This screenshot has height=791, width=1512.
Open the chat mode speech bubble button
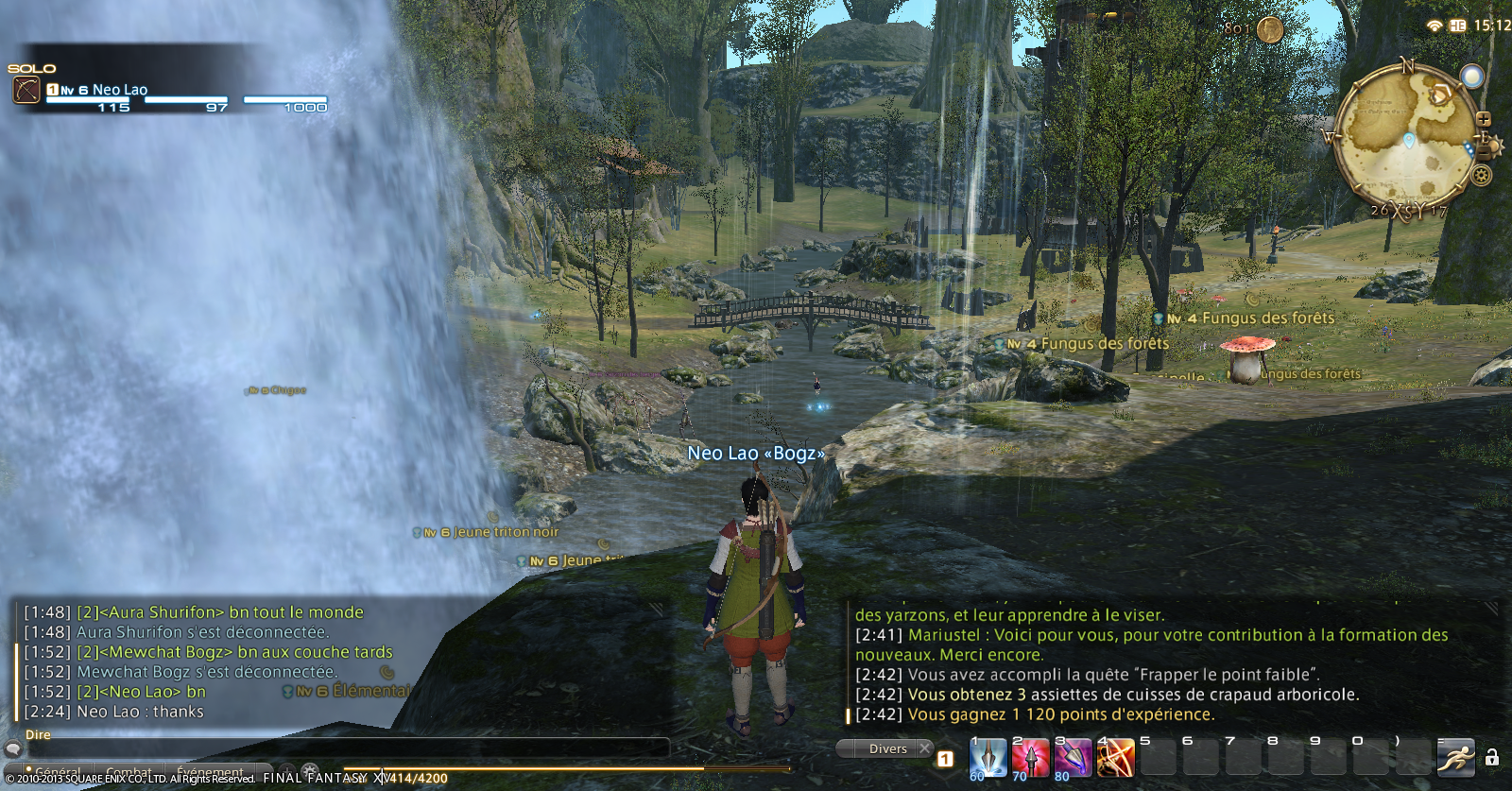pos(13,748)
